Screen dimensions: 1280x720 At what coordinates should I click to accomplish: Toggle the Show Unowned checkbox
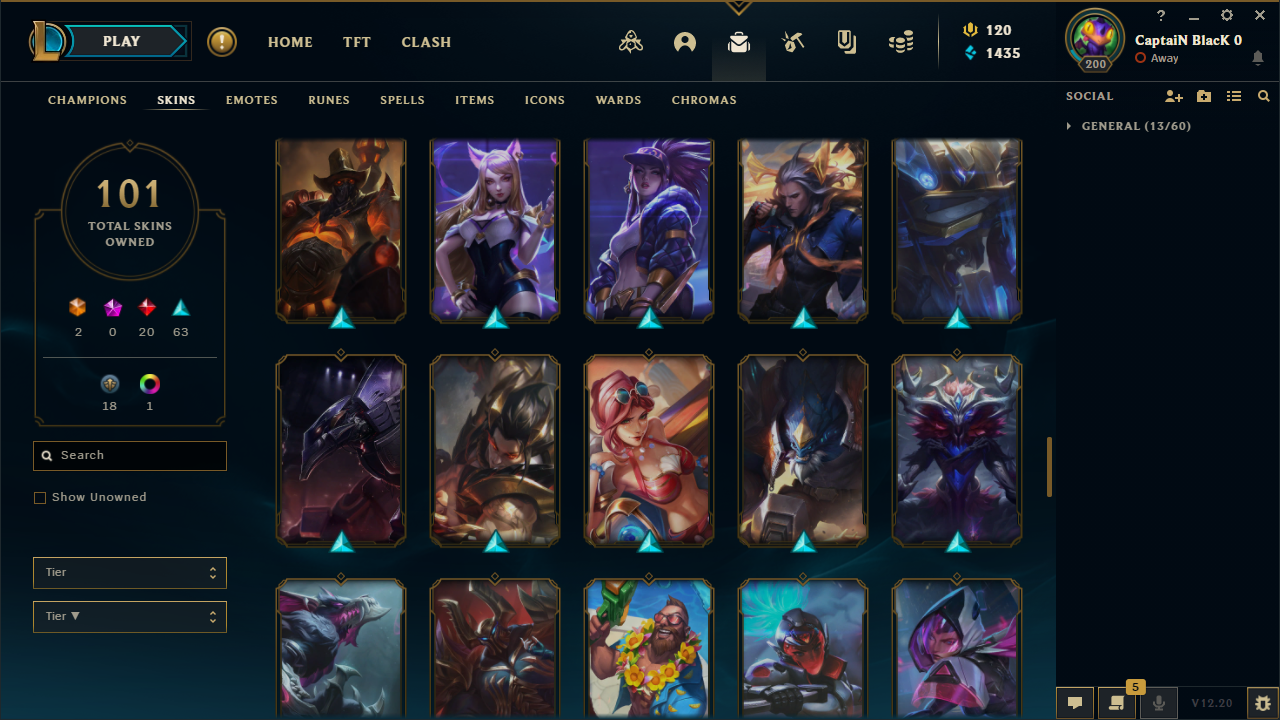pyautogui.click(x=40, y=498)
